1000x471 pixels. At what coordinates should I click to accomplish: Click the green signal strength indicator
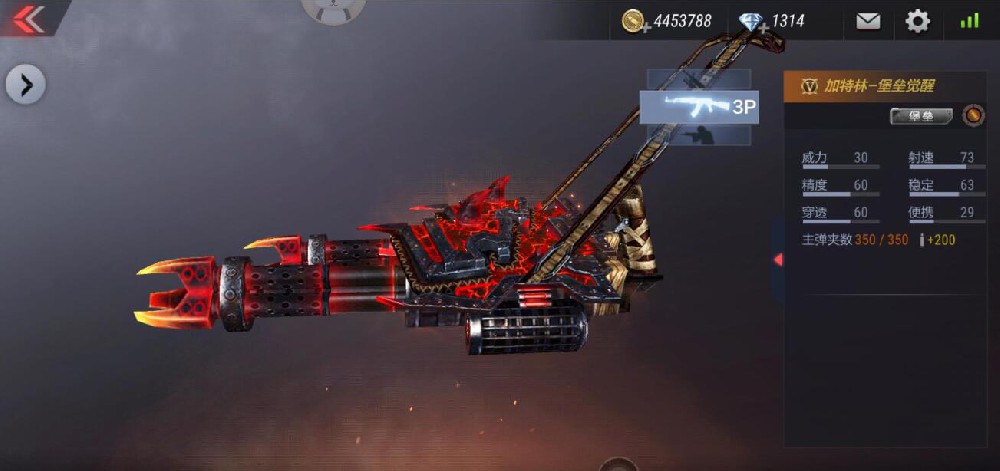[969, 21]
